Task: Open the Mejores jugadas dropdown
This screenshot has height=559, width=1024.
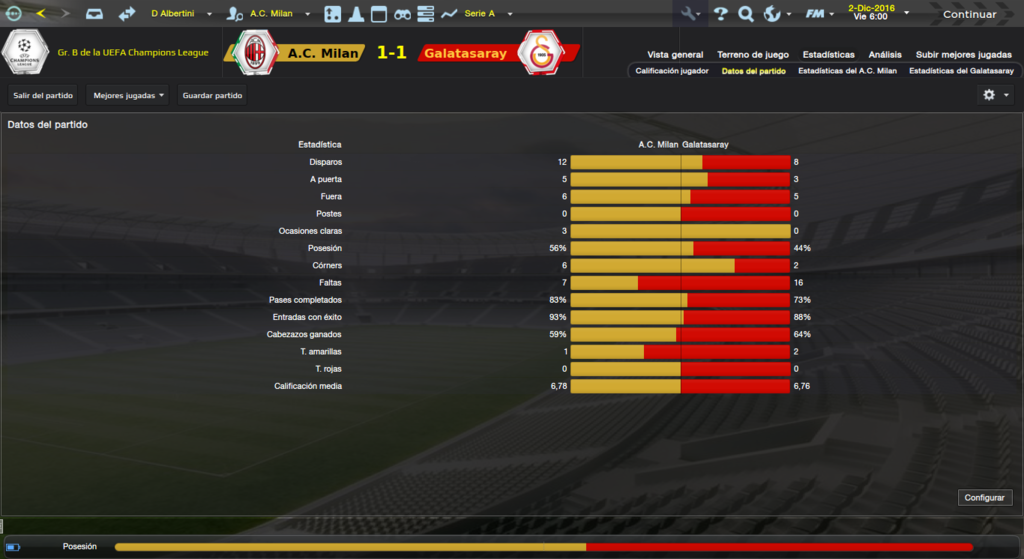Action: coord(127,95)
